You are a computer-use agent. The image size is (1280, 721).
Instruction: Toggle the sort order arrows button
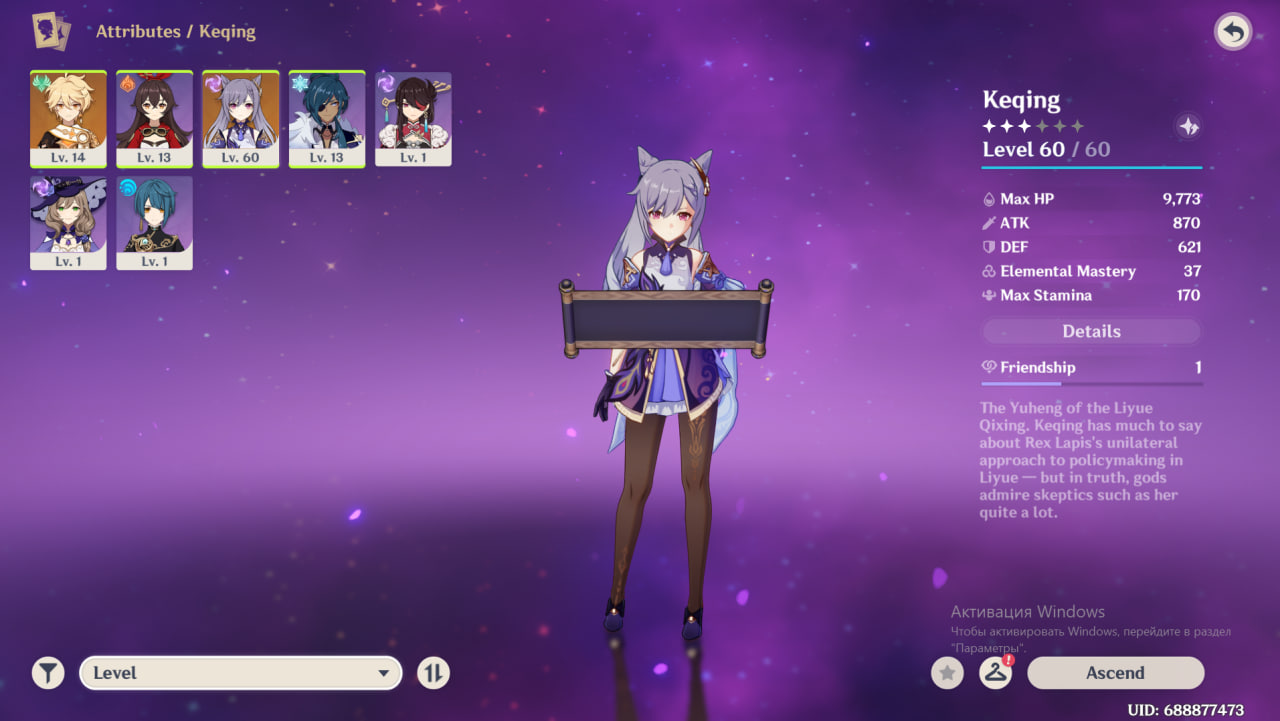click(433, 673)
